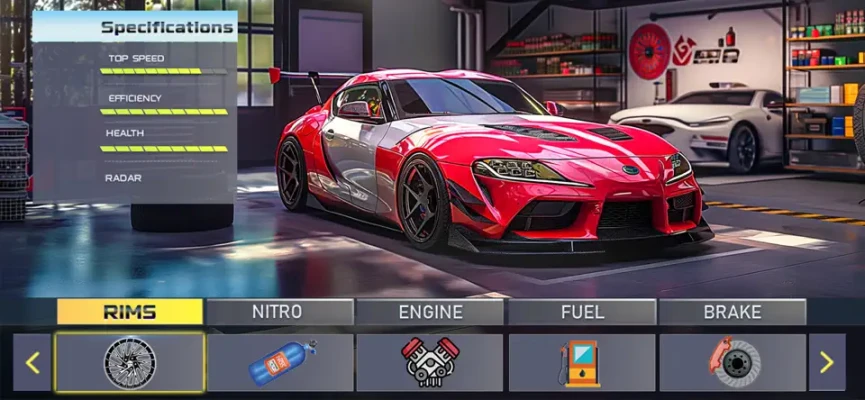Show the BRAKE upgrades tab

pos(732,312)
